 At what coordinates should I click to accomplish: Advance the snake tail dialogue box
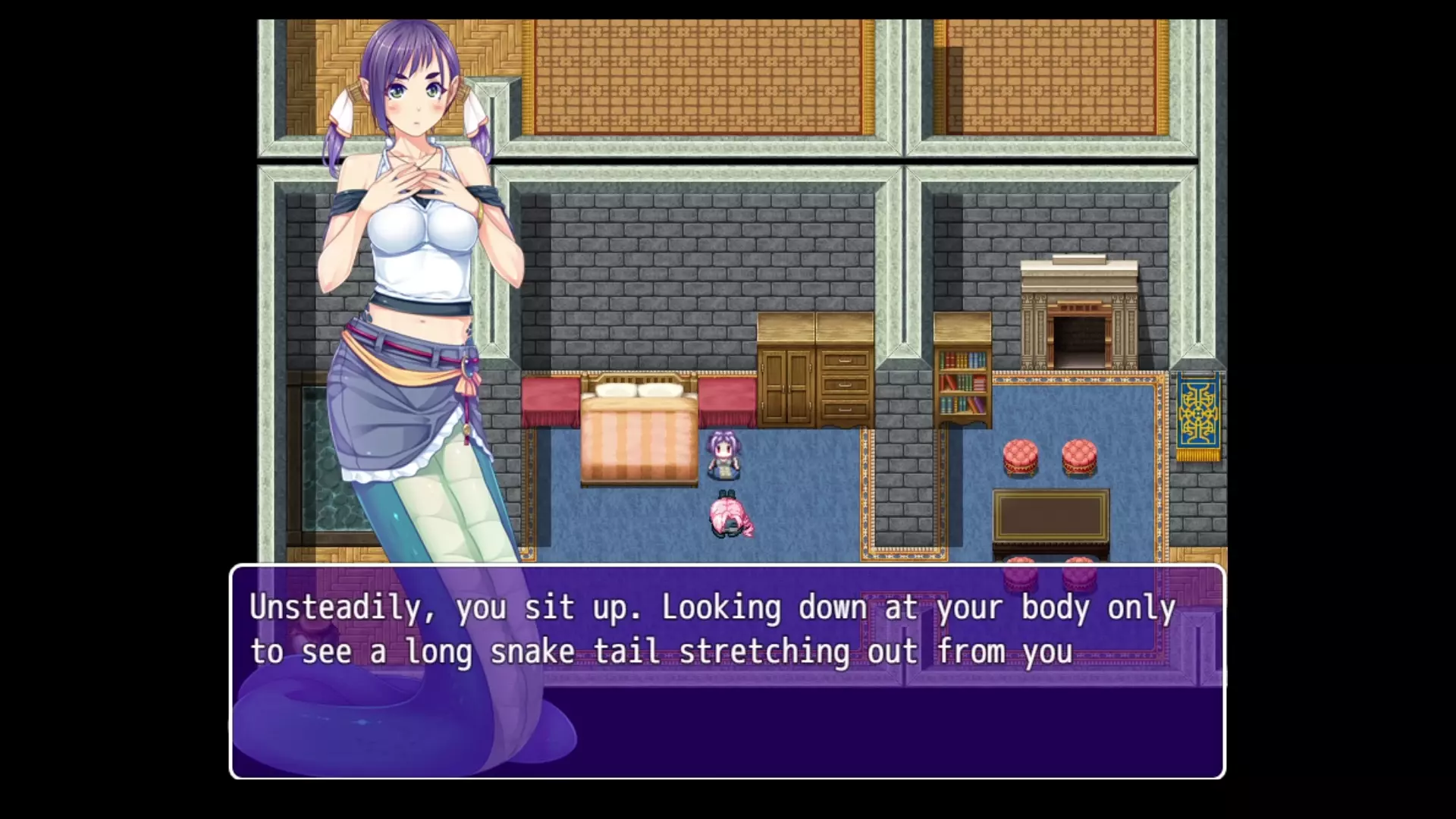click(726, 671)
